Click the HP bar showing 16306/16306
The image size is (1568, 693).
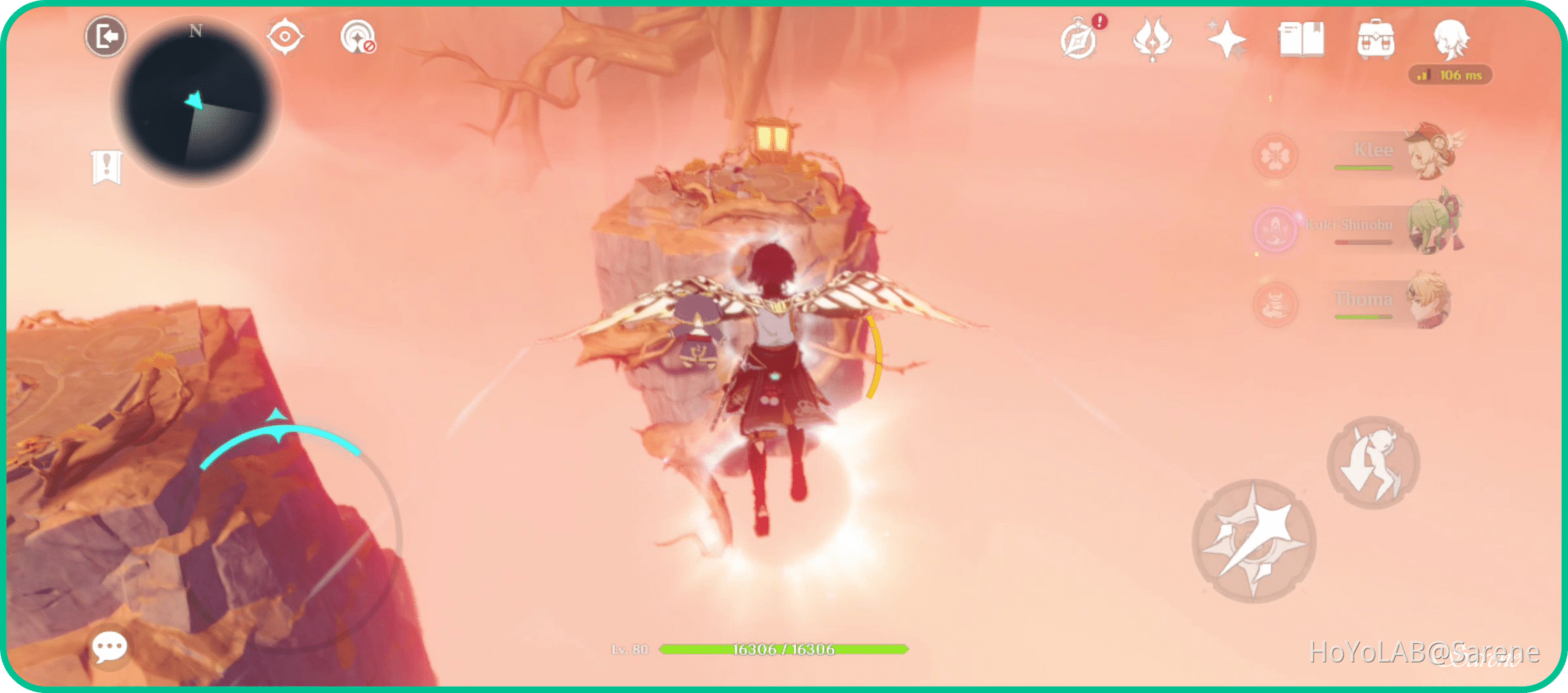[783, 650]
